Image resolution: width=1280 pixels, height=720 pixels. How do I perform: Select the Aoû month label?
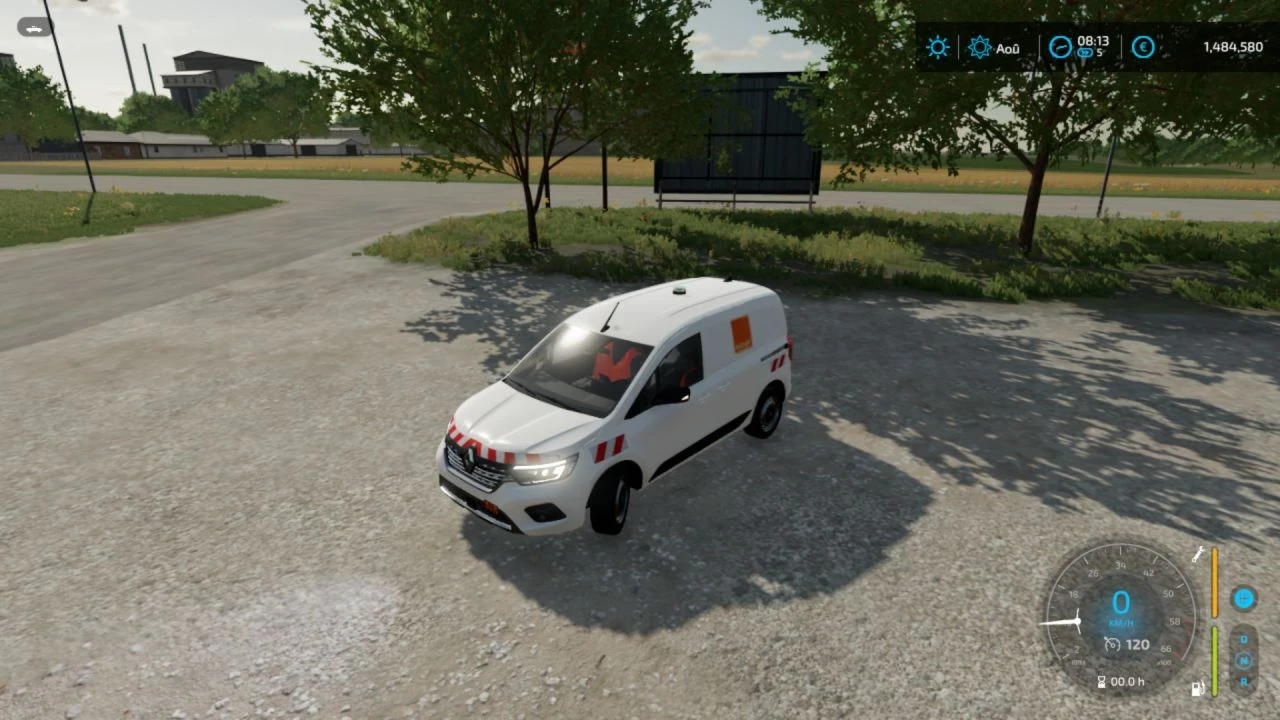click(x=1008, y=48)
